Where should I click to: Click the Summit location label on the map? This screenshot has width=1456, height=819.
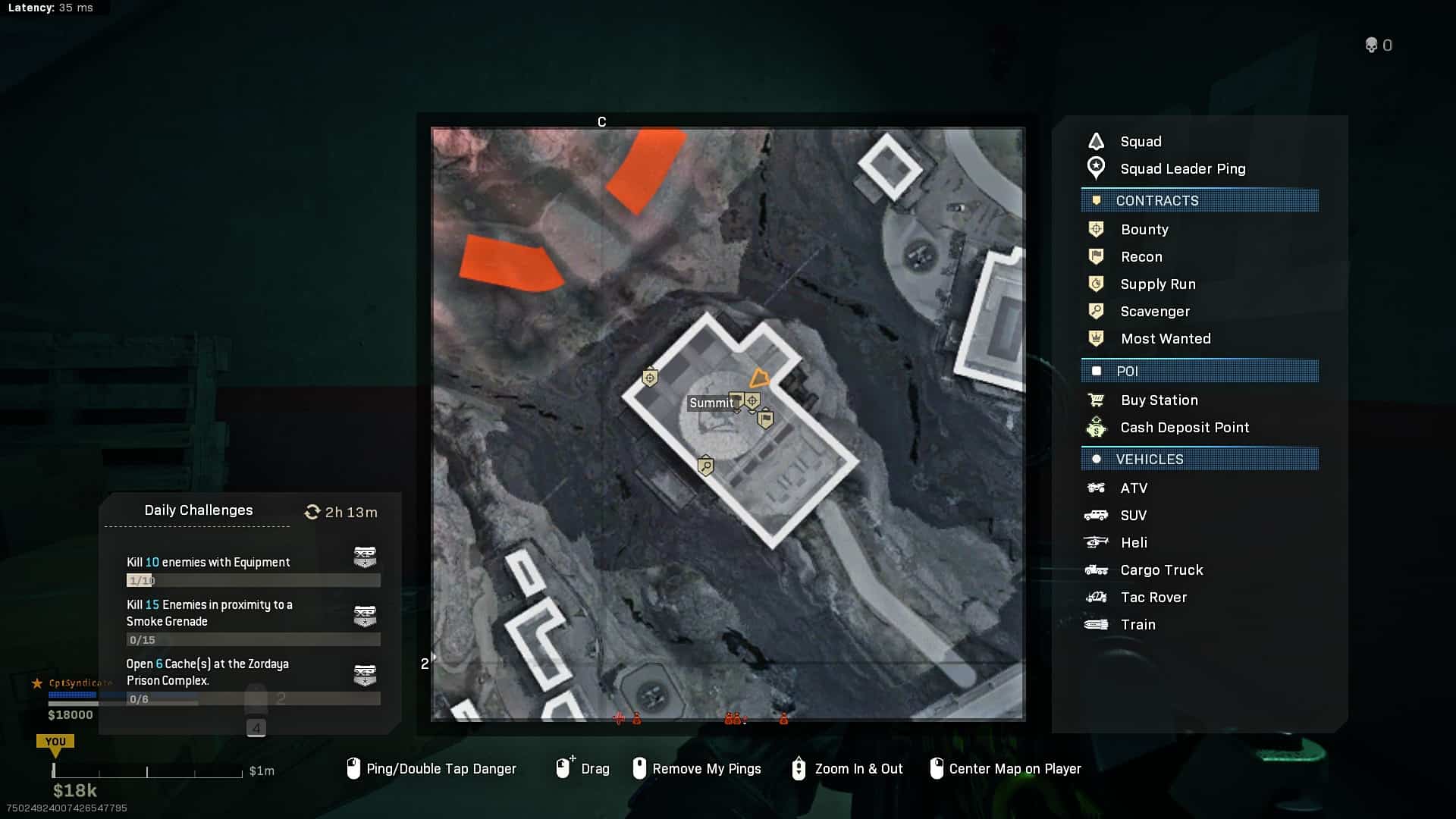(x=711, y=403)
